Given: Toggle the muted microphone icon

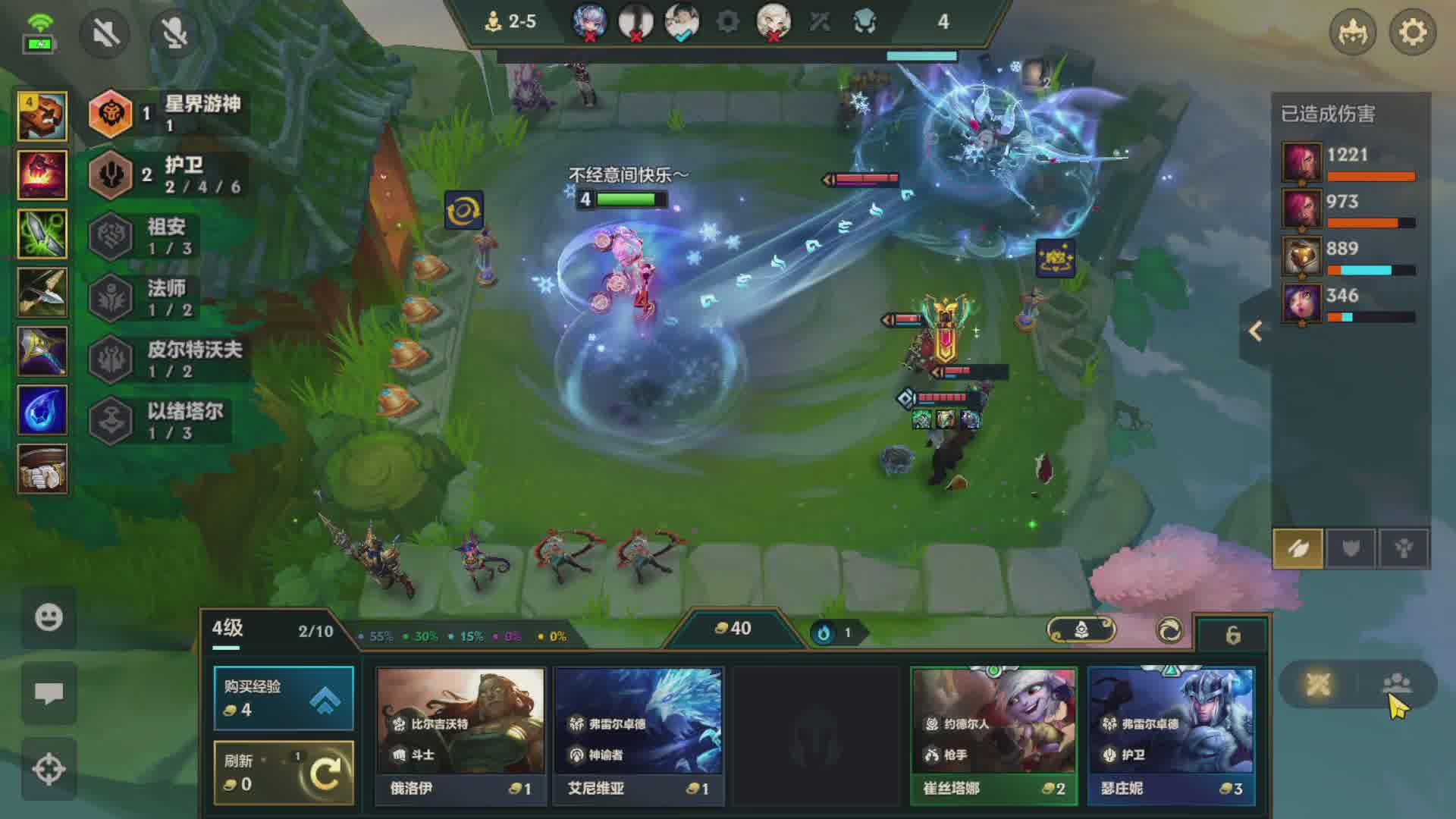Looking at the screenshot, I should [x=174, y=33].
